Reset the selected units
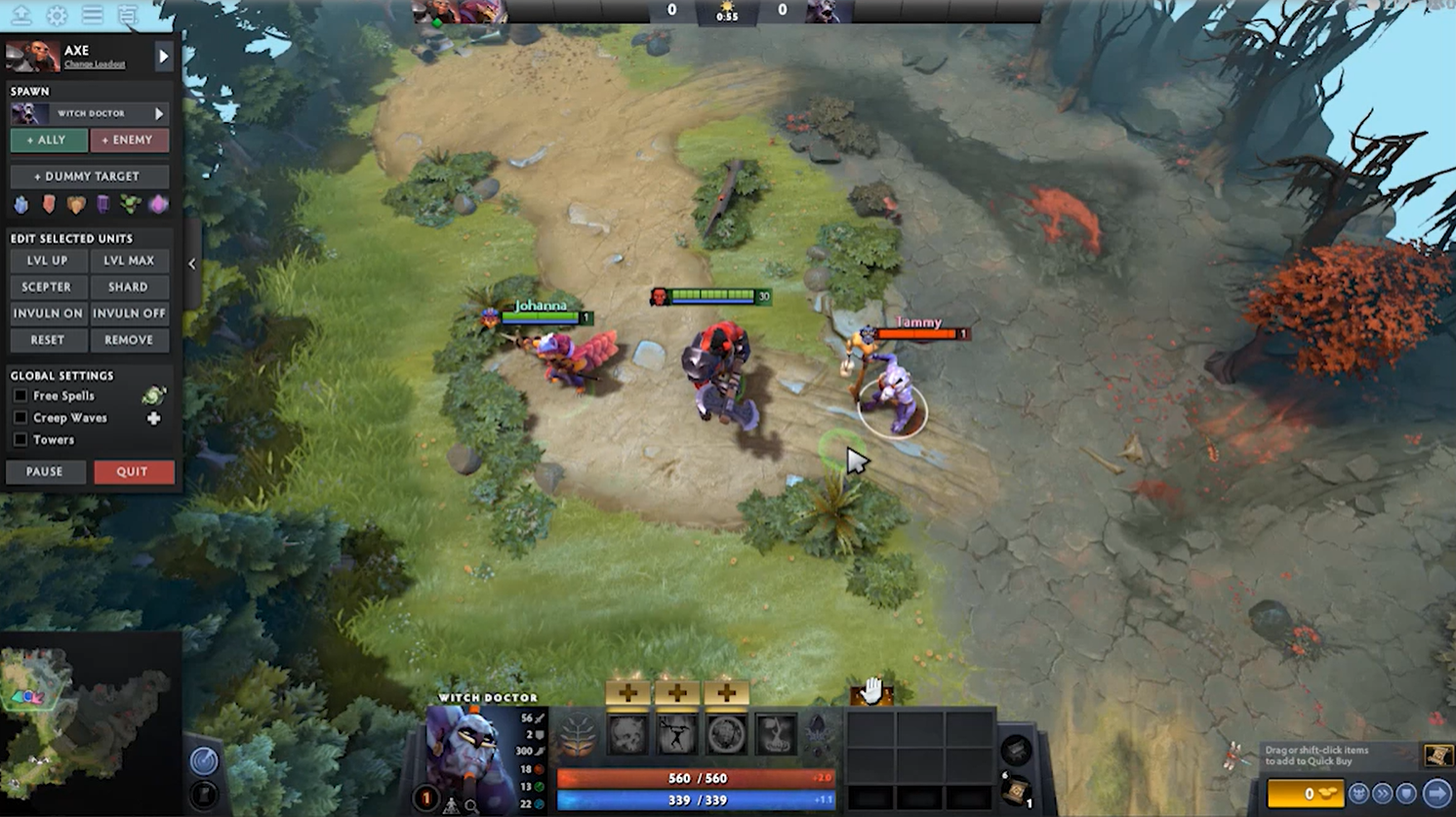This screenshot has width=1456, height=817. point(47,340)
